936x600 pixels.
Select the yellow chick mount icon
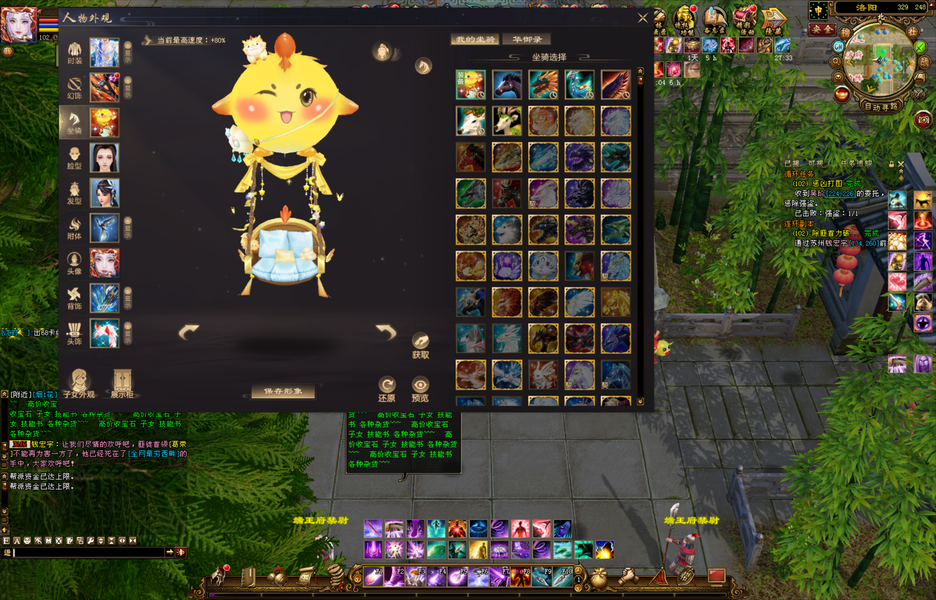click(x=471, y=85)
